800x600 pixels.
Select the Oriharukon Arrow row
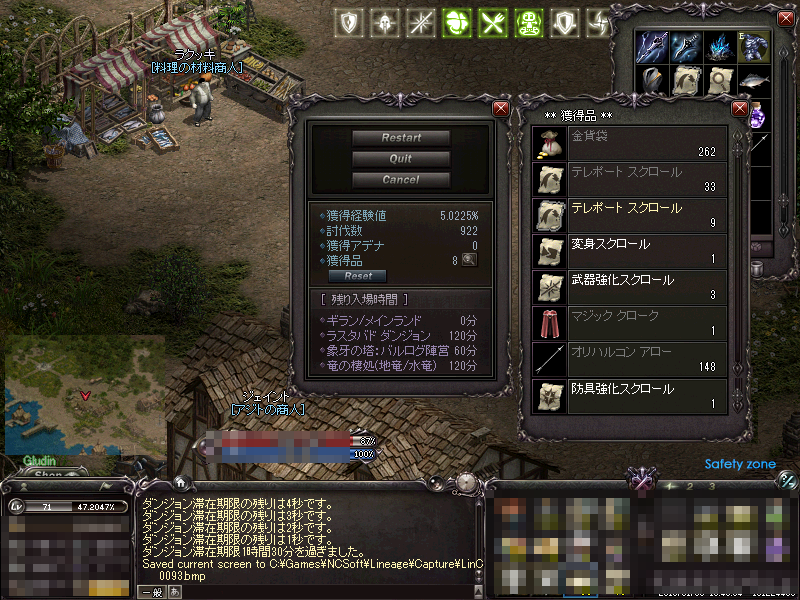629,360
